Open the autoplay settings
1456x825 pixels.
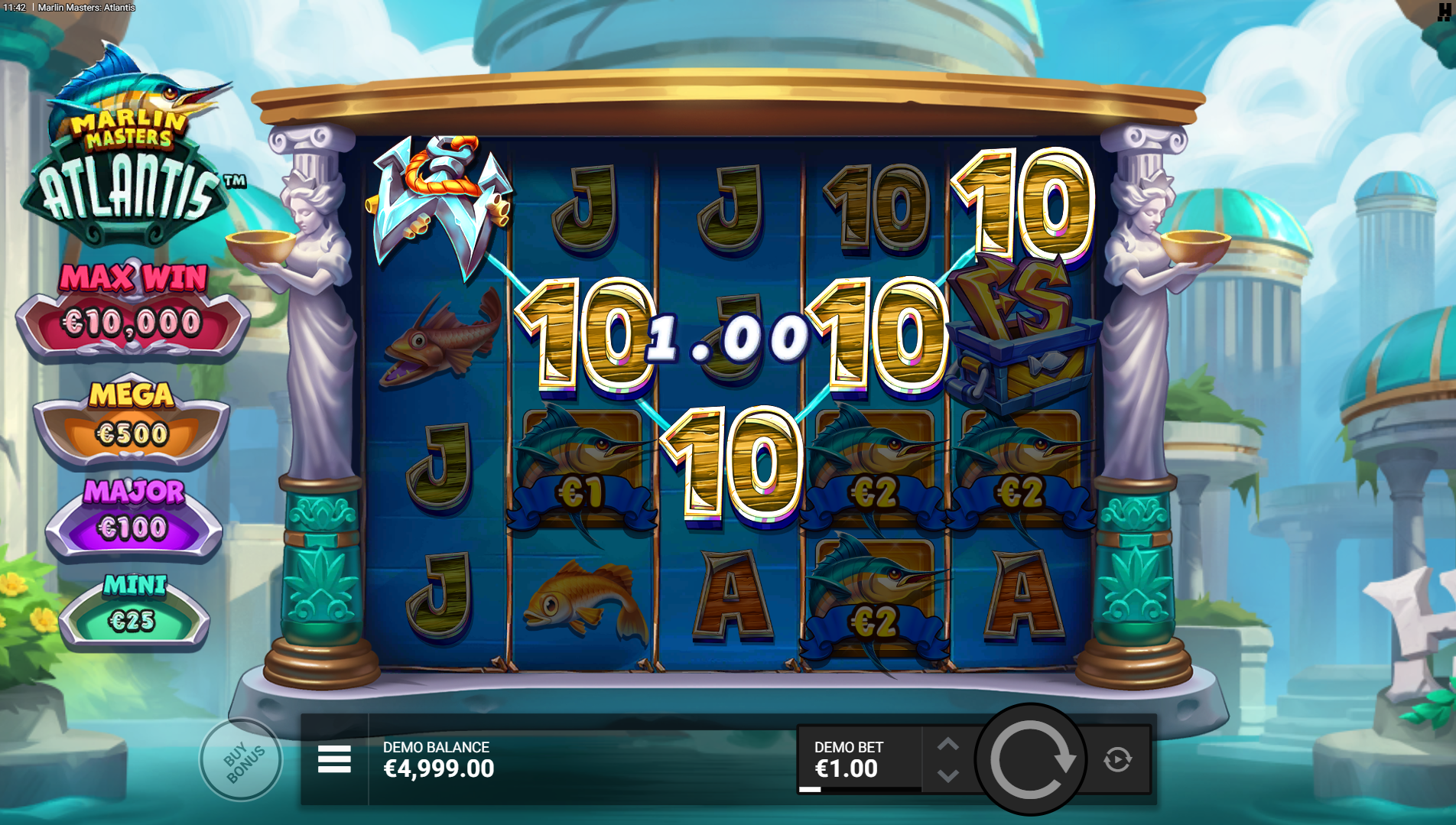(x=1117, y=759)
